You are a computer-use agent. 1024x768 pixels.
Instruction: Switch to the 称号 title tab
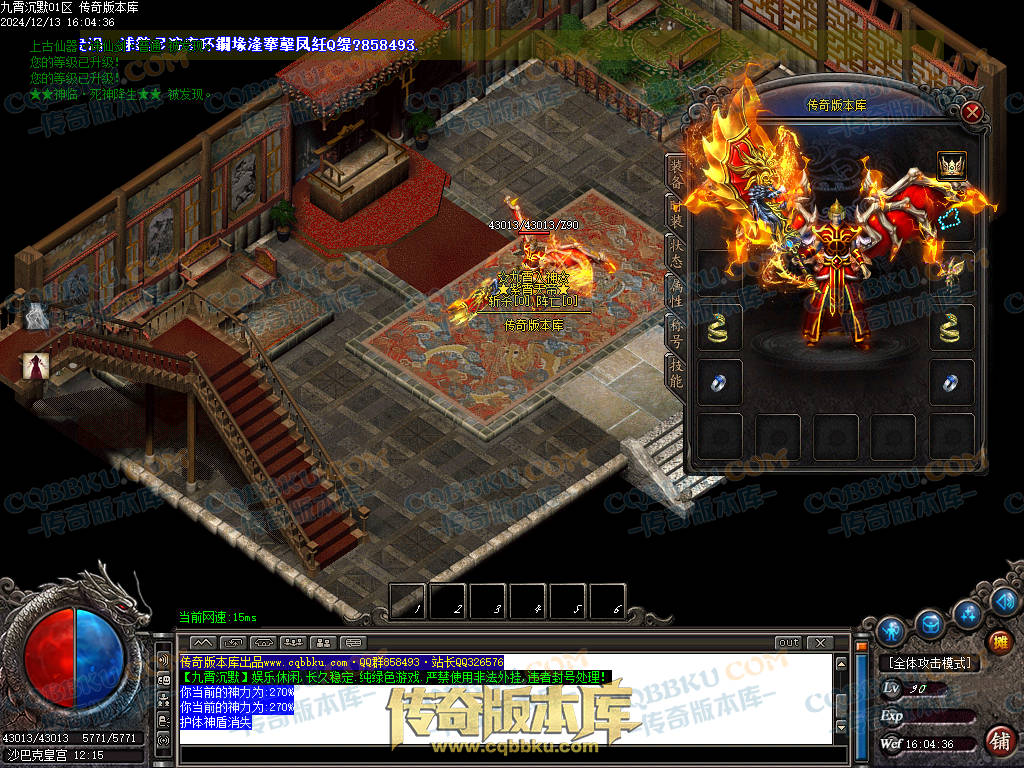click(x=676, y=330)
